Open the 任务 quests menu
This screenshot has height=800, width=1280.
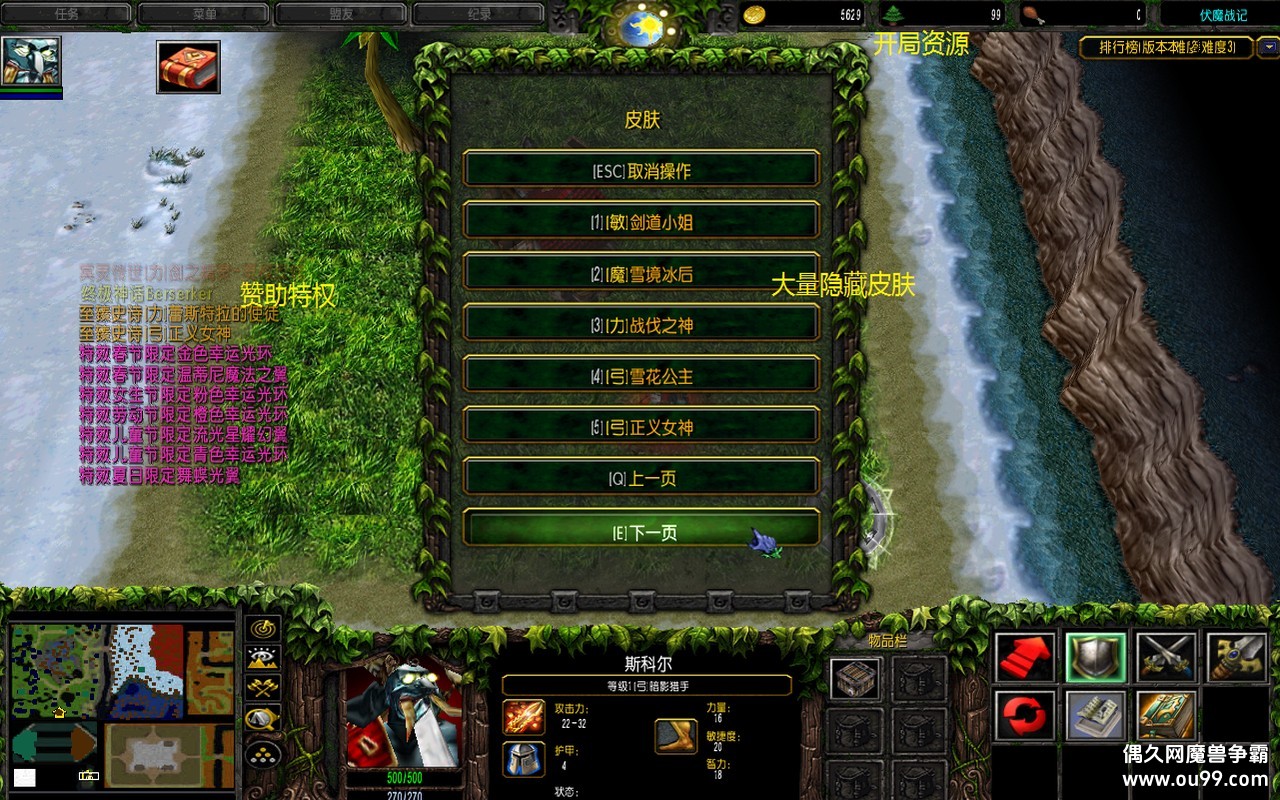click(66, 14)
